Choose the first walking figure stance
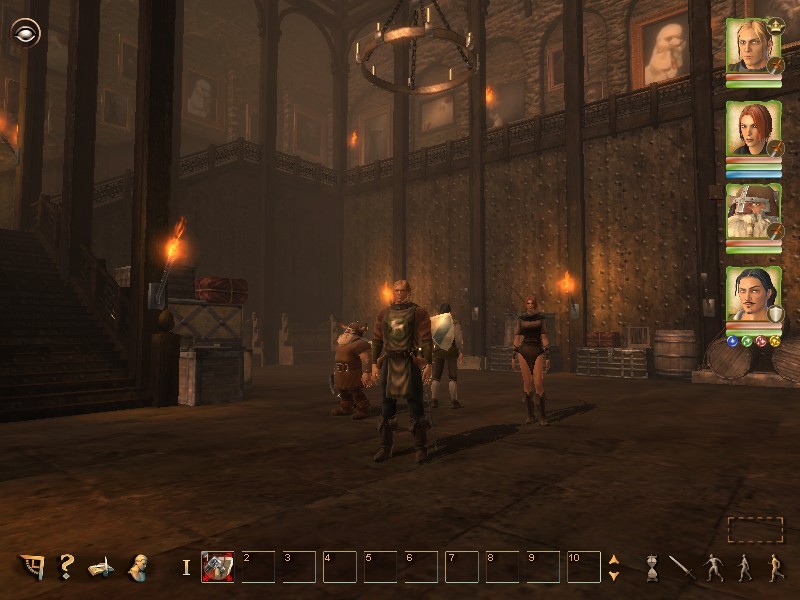Image resolution: width=800 pixels, height=600 pixels. (713, 567)
